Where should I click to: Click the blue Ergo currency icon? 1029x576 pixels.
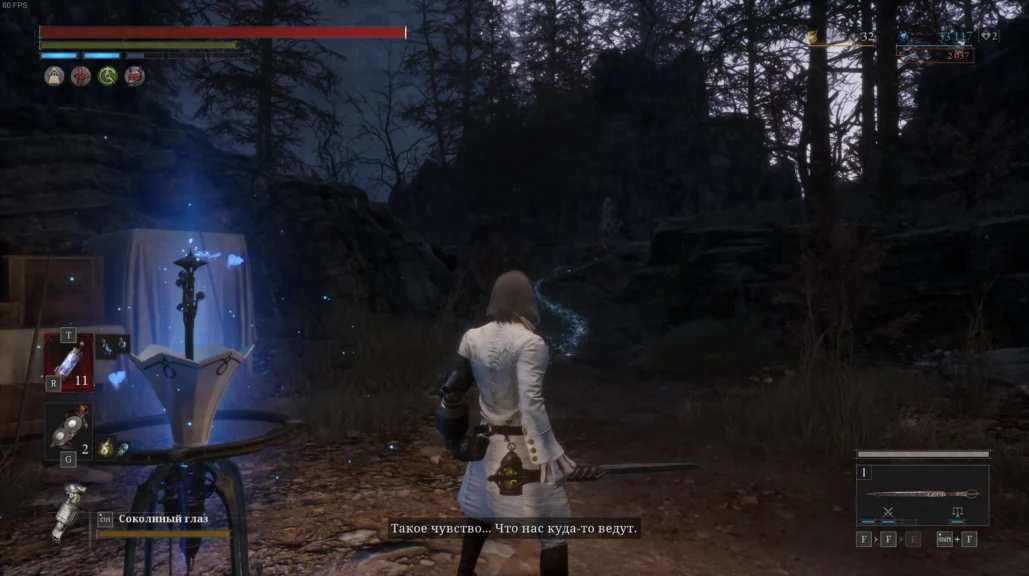(x=904, y=38)
